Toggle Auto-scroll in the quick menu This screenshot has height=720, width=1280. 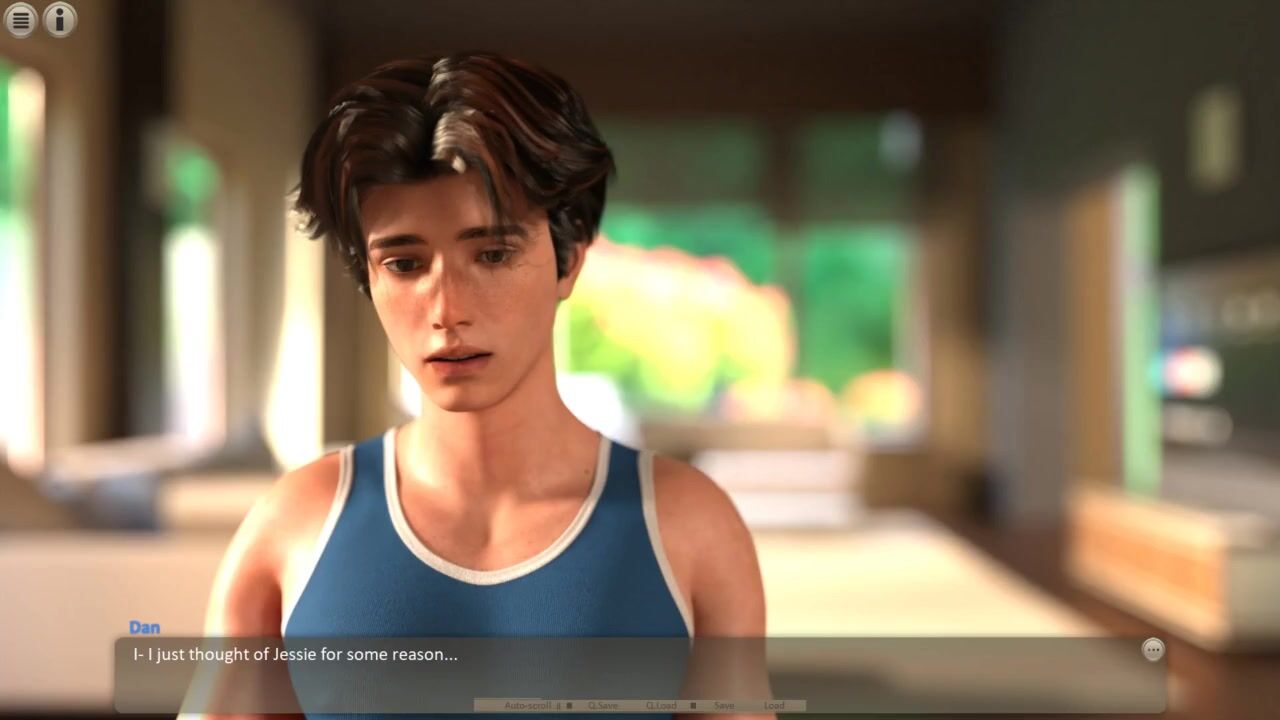click(x=527, y=706)
